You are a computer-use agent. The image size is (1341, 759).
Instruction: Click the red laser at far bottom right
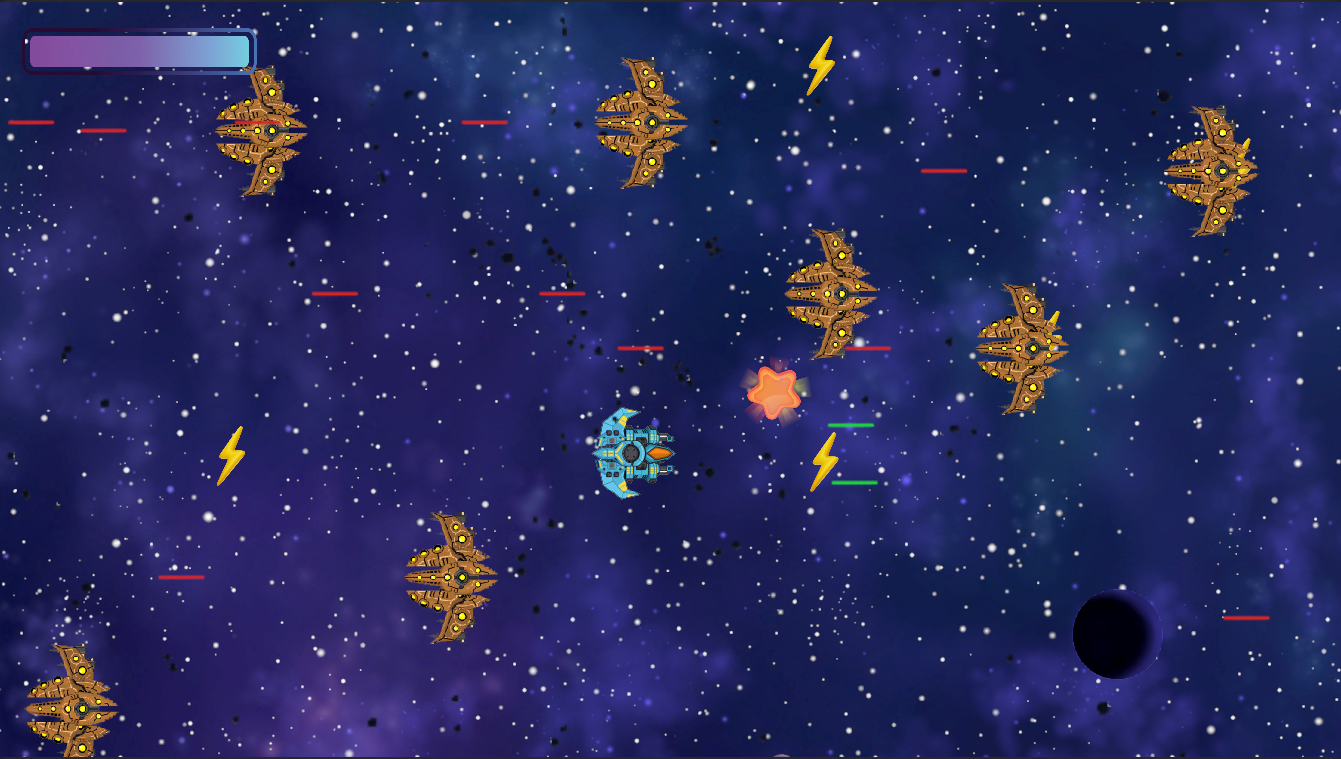(1244, 620)
